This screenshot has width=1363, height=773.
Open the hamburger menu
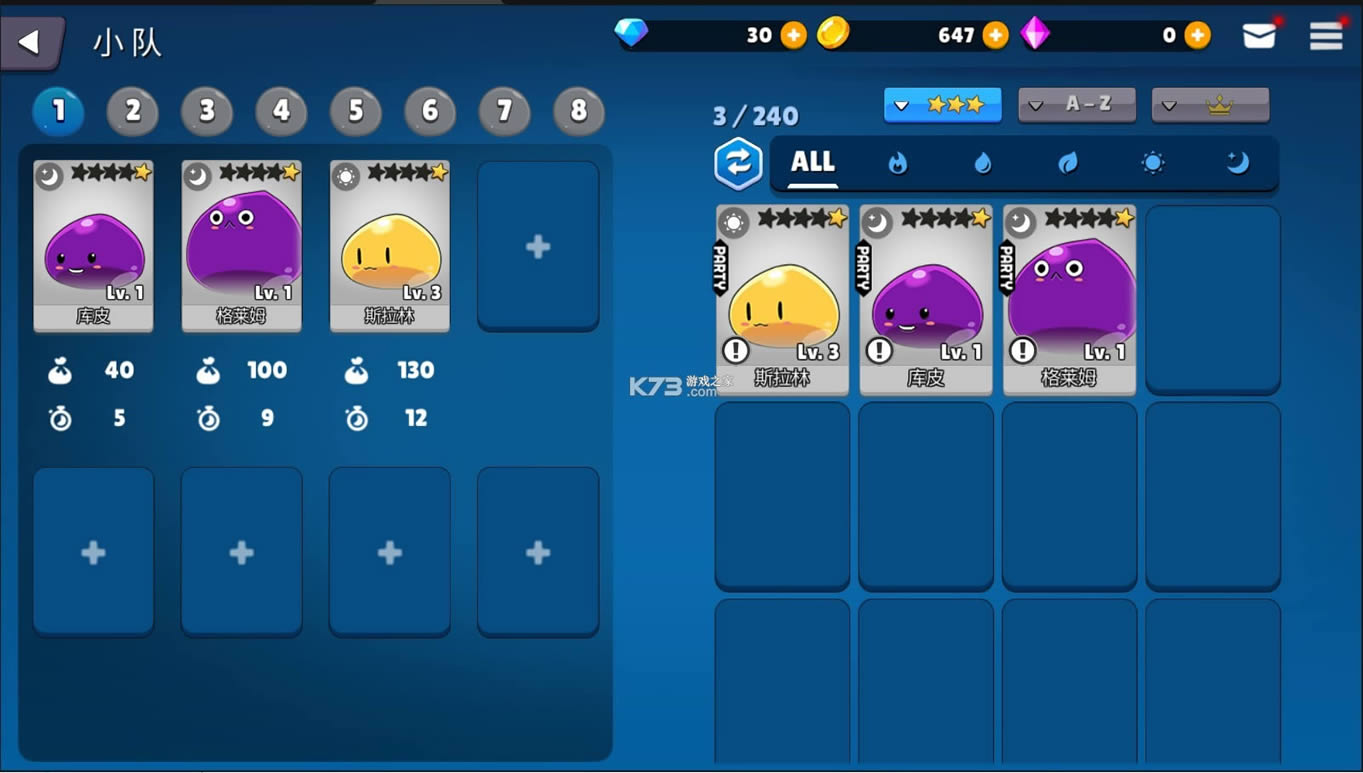[x=1326, y=36]
